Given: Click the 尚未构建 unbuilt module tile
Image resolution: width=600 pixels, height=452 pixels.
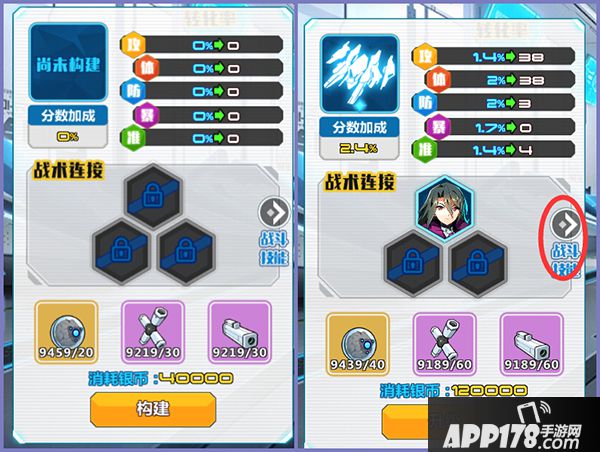Looking at the screenshot, I should click(67, 64).
